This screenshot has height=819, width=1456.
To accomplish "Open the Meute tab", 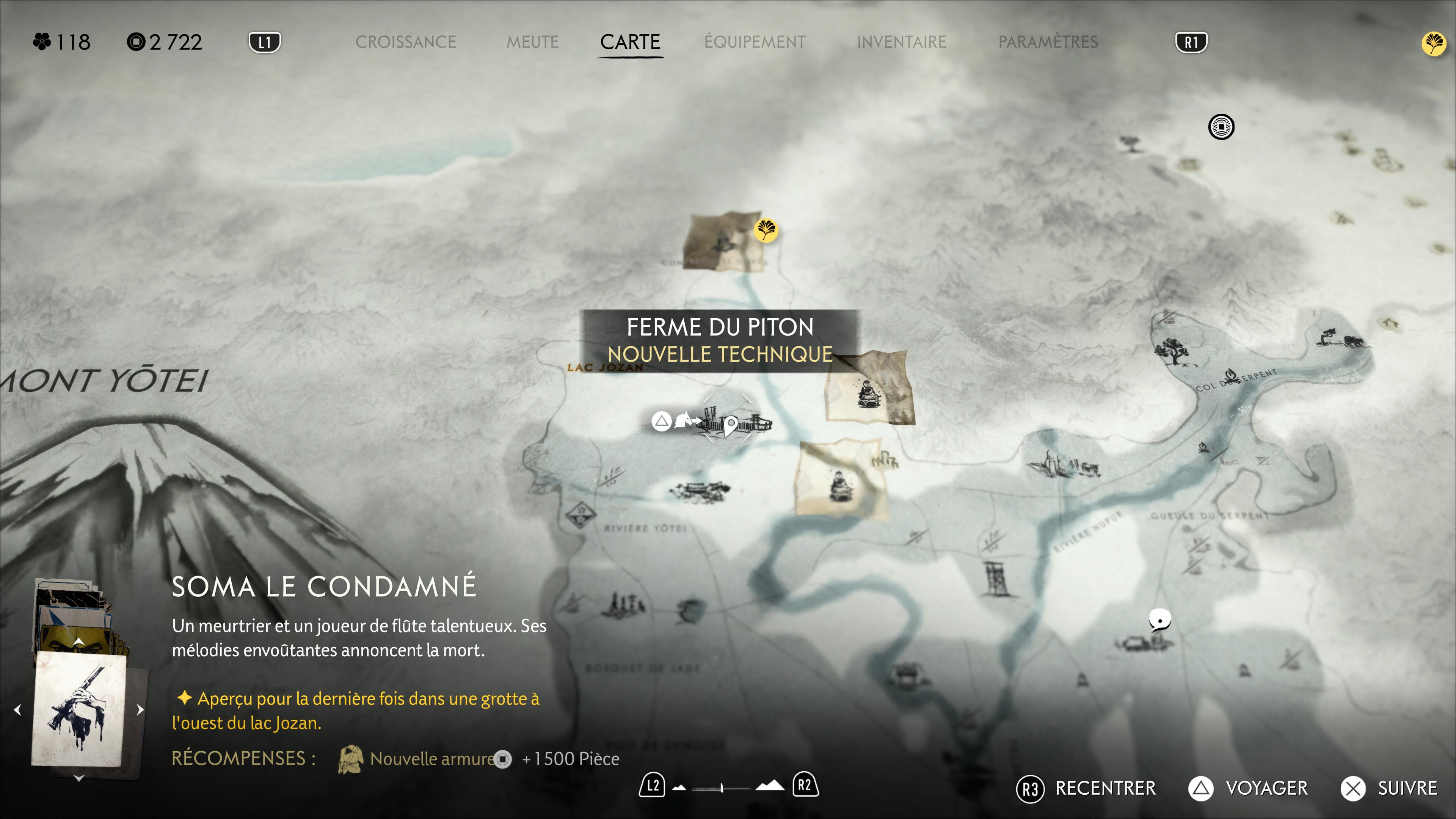I will click(x=532, y=42).
